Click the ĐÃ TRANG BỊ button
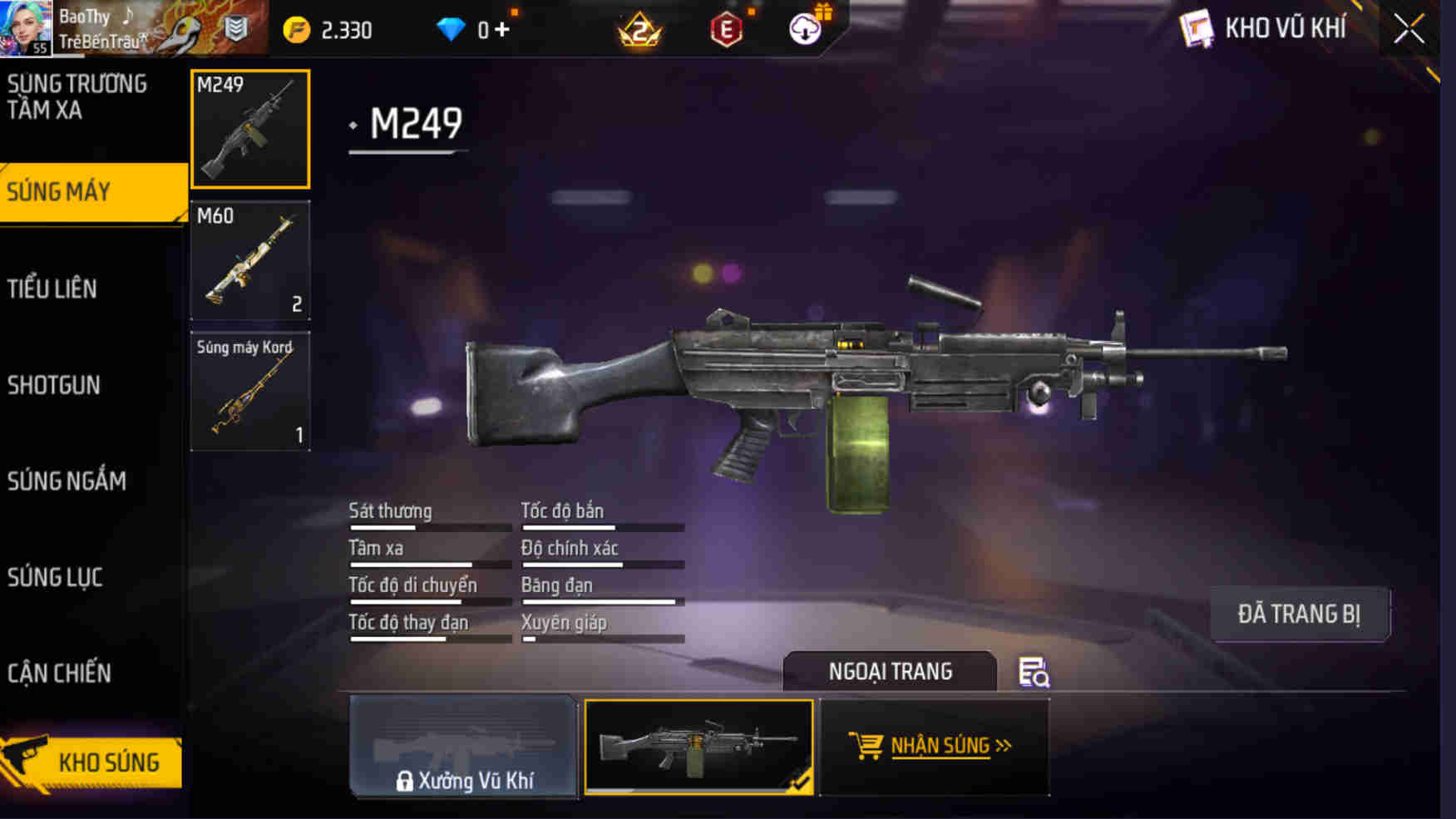 [1300, 613]
